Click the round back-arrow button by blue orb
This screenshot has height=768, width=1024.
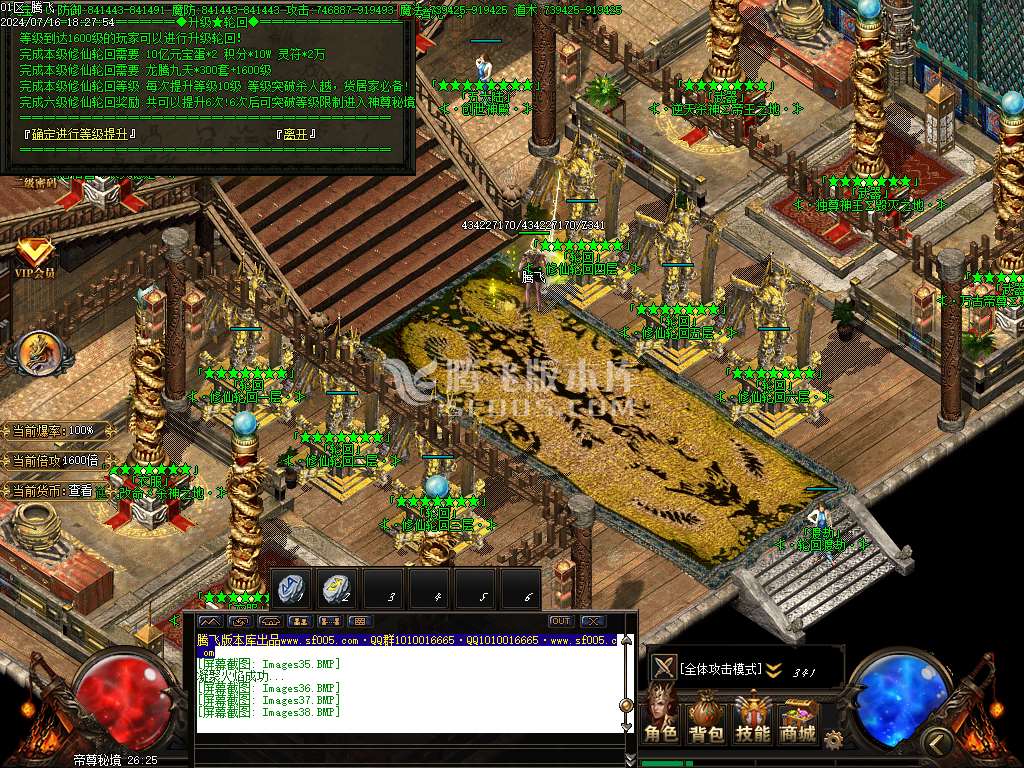coord(937,741)
